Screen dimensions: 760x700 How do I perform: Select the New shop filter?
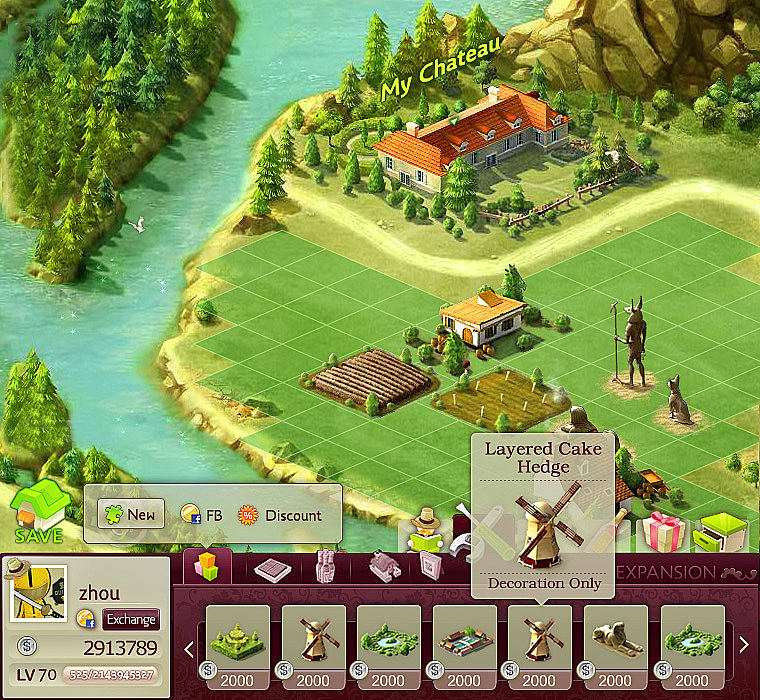(131, 515)
